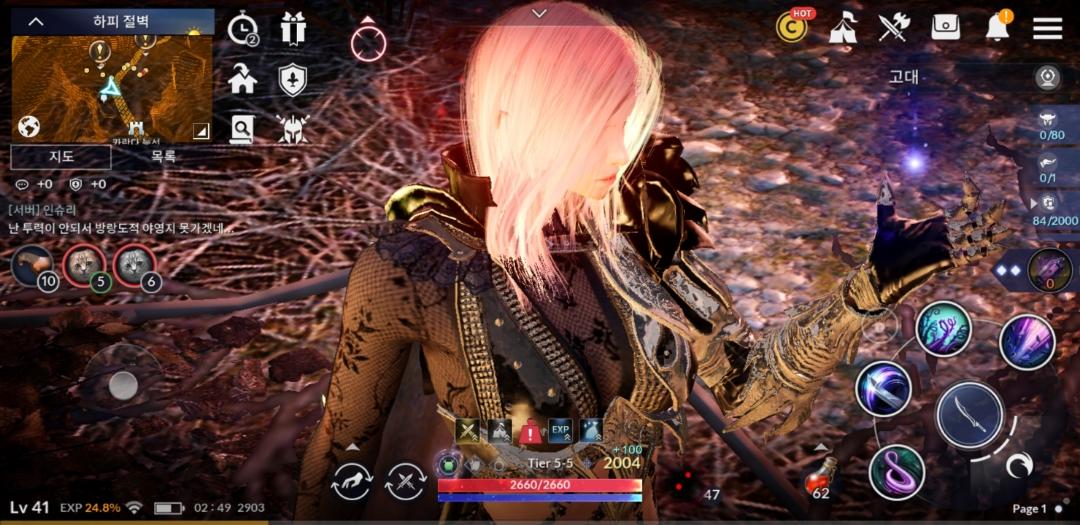This screenshot has height=525, width=1080.
Task: Collapse the 하피 절벽 region header arrow
Action: pos(36,21)
